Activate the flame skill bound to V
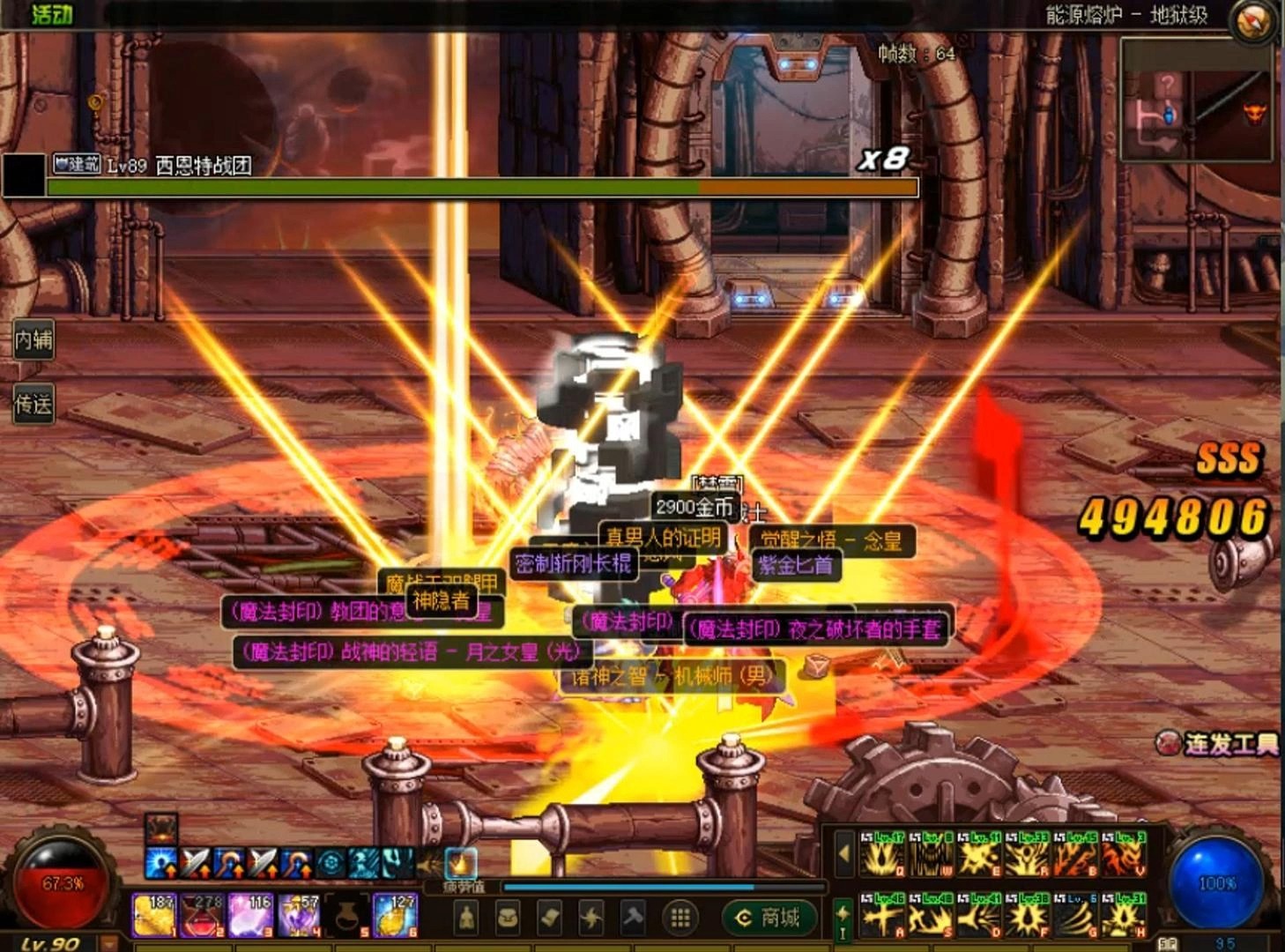The width and height of the screenshot is (1285, 952). 1124,853
